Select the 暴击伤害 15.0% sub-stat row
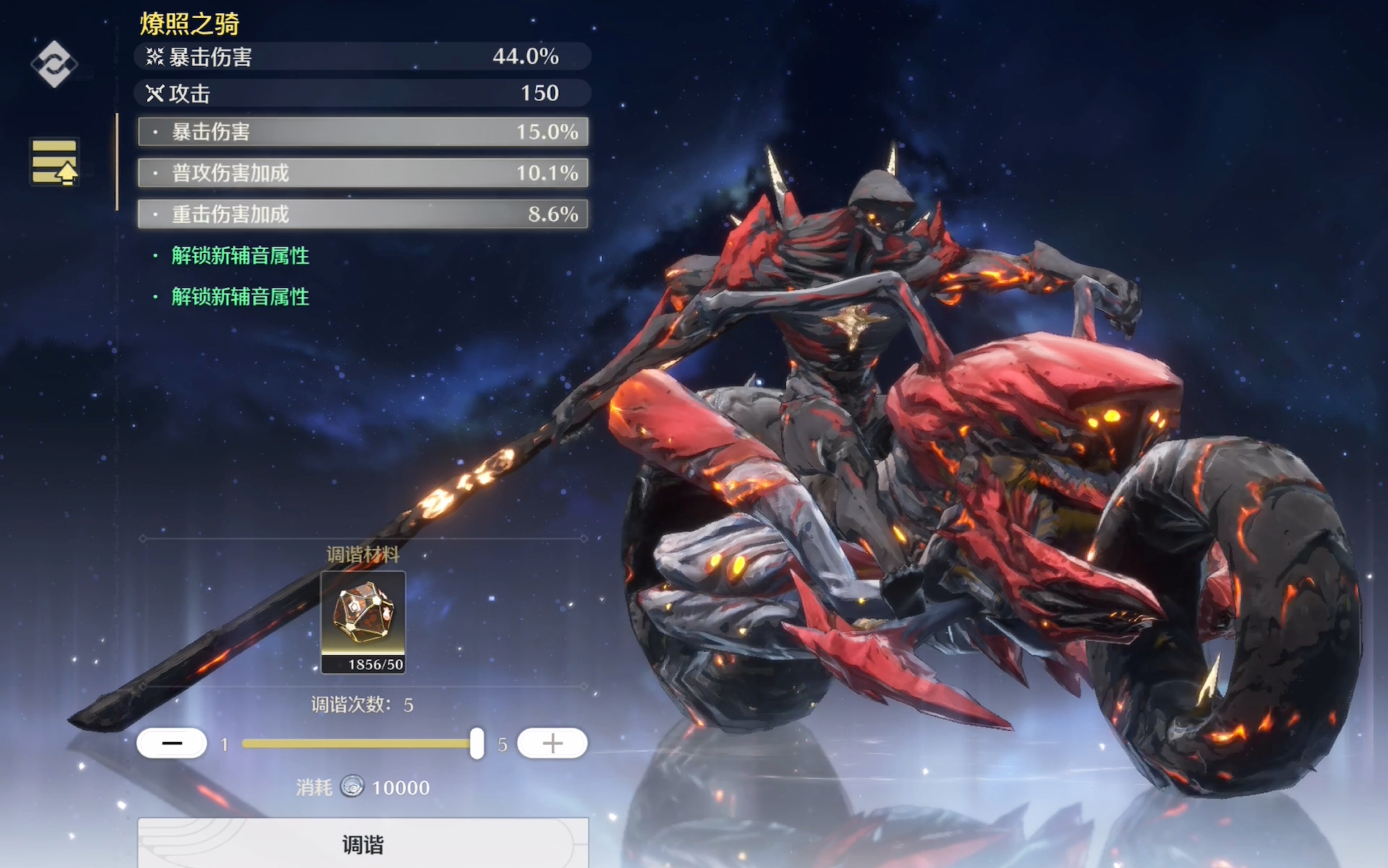The height and width of the screenshot is (868, 1388). pos(363,132)
